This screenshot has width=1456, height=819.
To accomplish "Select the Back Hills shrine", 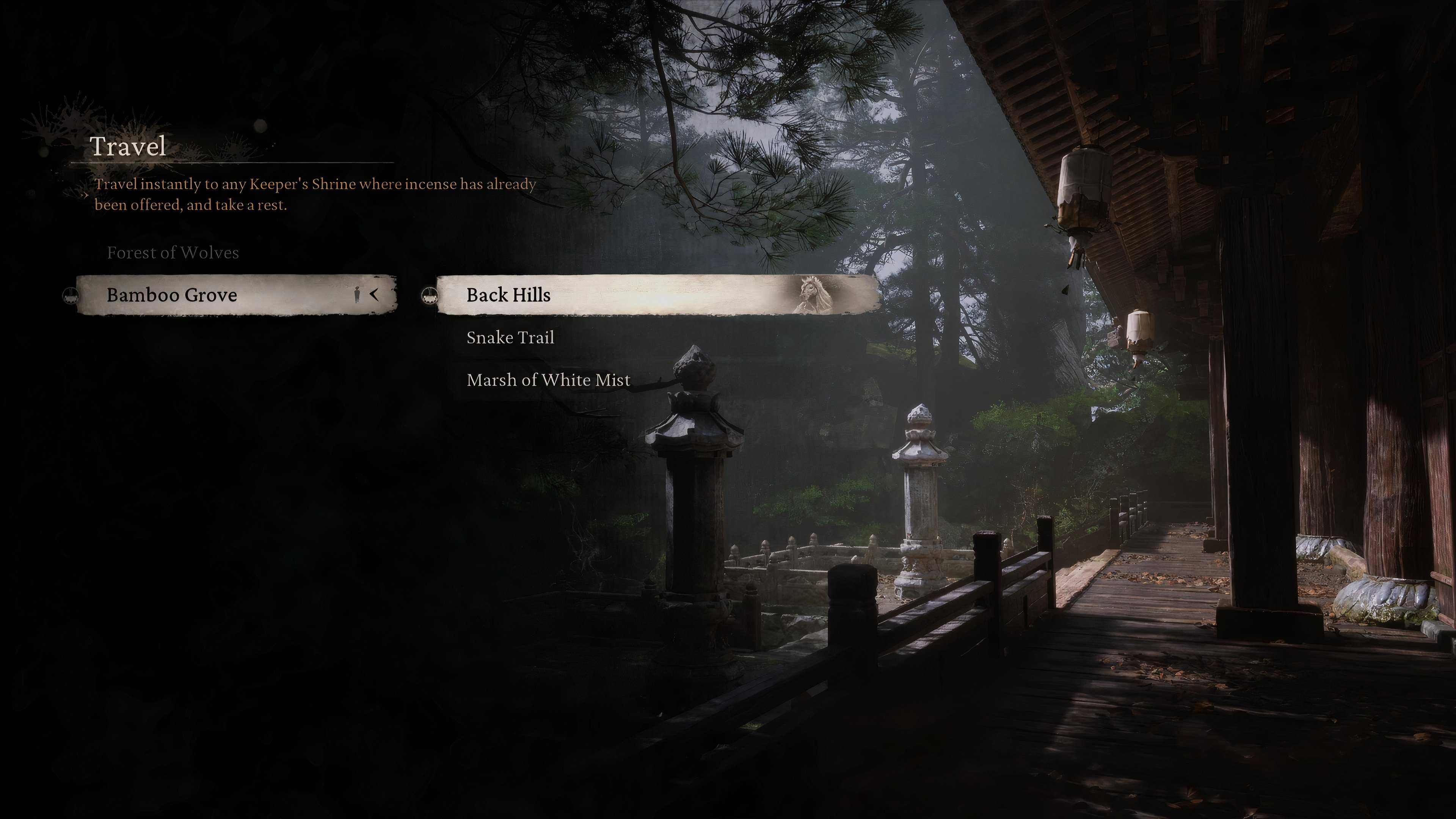I will tap(507, 295).
